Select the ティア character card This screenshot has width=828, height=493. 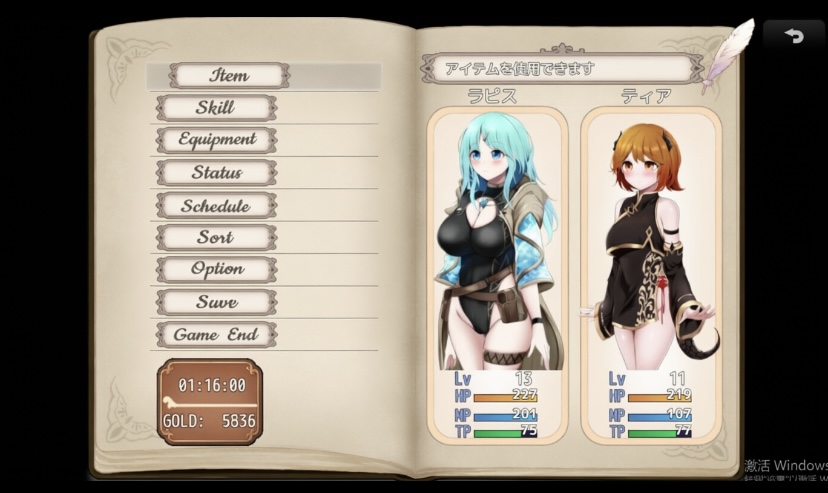[x=650, y=270]
